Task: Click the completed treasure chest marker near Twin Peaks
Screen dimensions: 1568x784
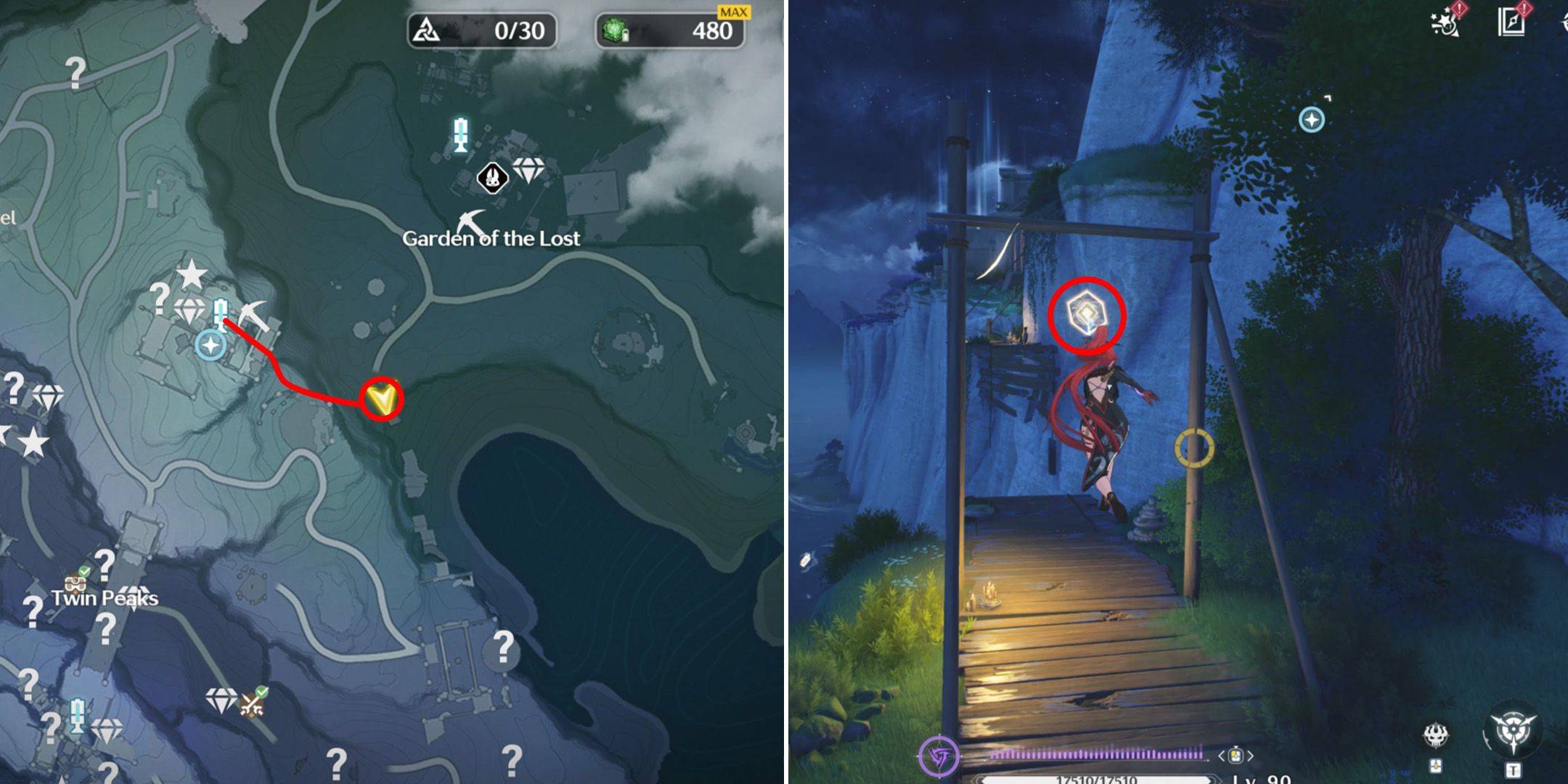Action: pyautogui.click(x=75, y=581)
